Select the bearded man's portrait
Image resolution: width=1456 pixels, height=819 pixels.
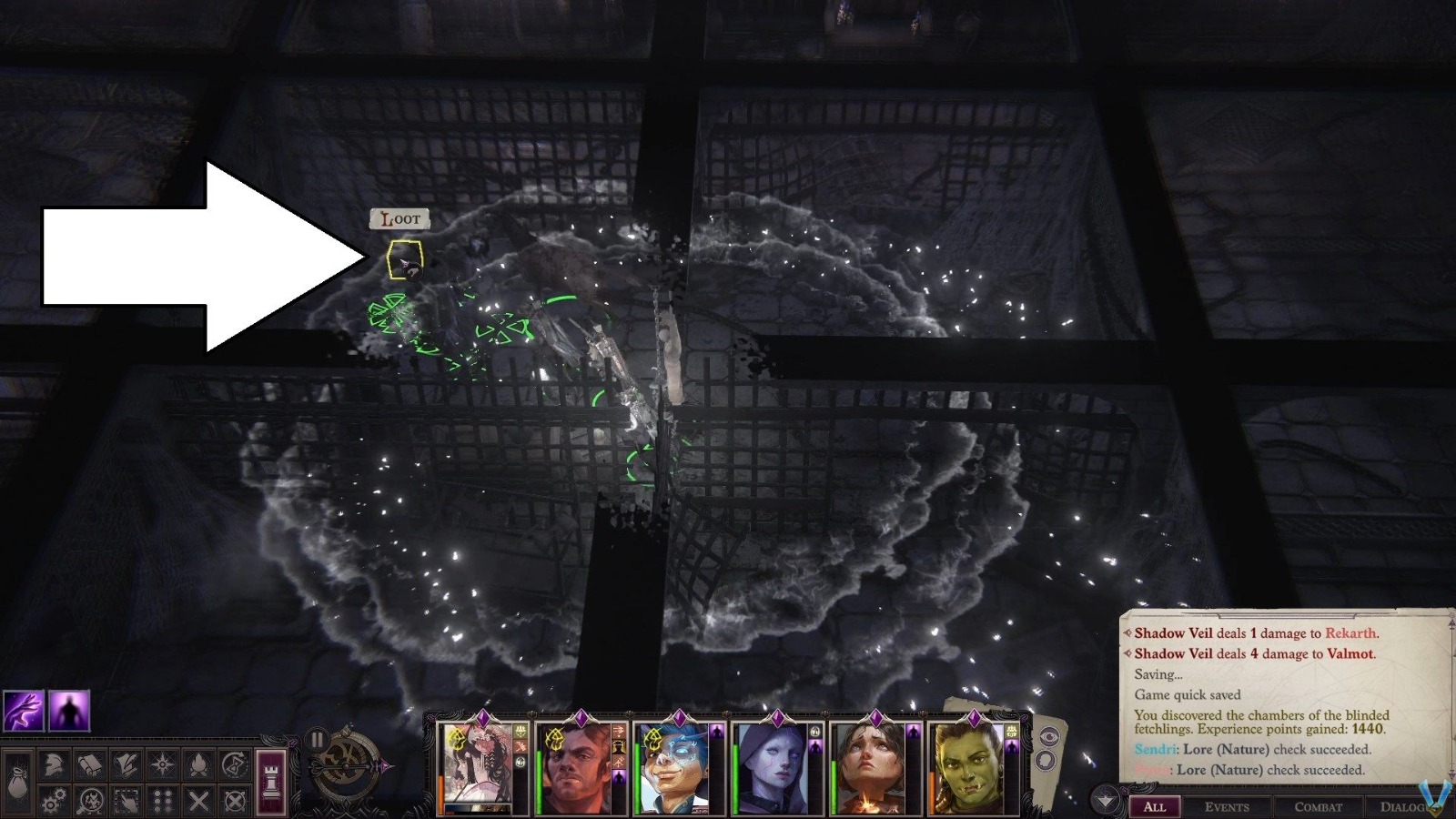pyautogui.click(x=574, y=769)
